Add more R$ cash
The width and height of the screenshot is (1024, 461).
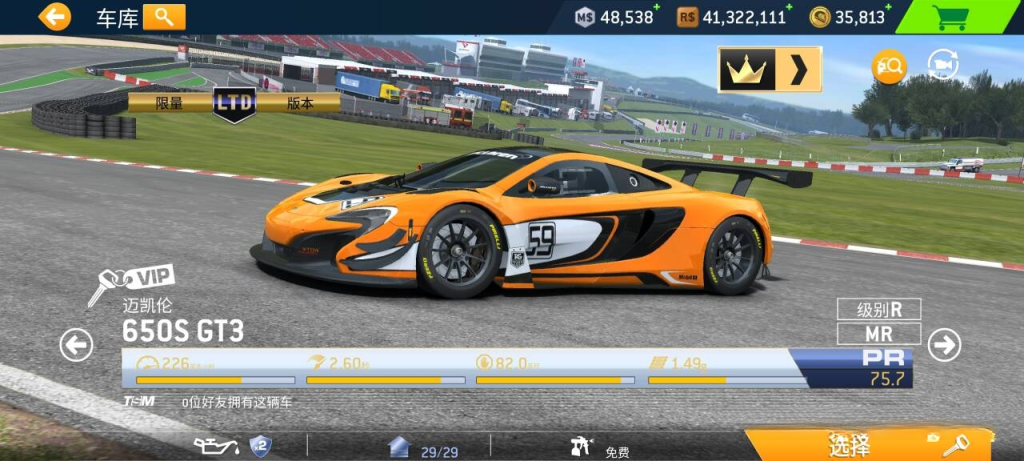pos(789,8)
